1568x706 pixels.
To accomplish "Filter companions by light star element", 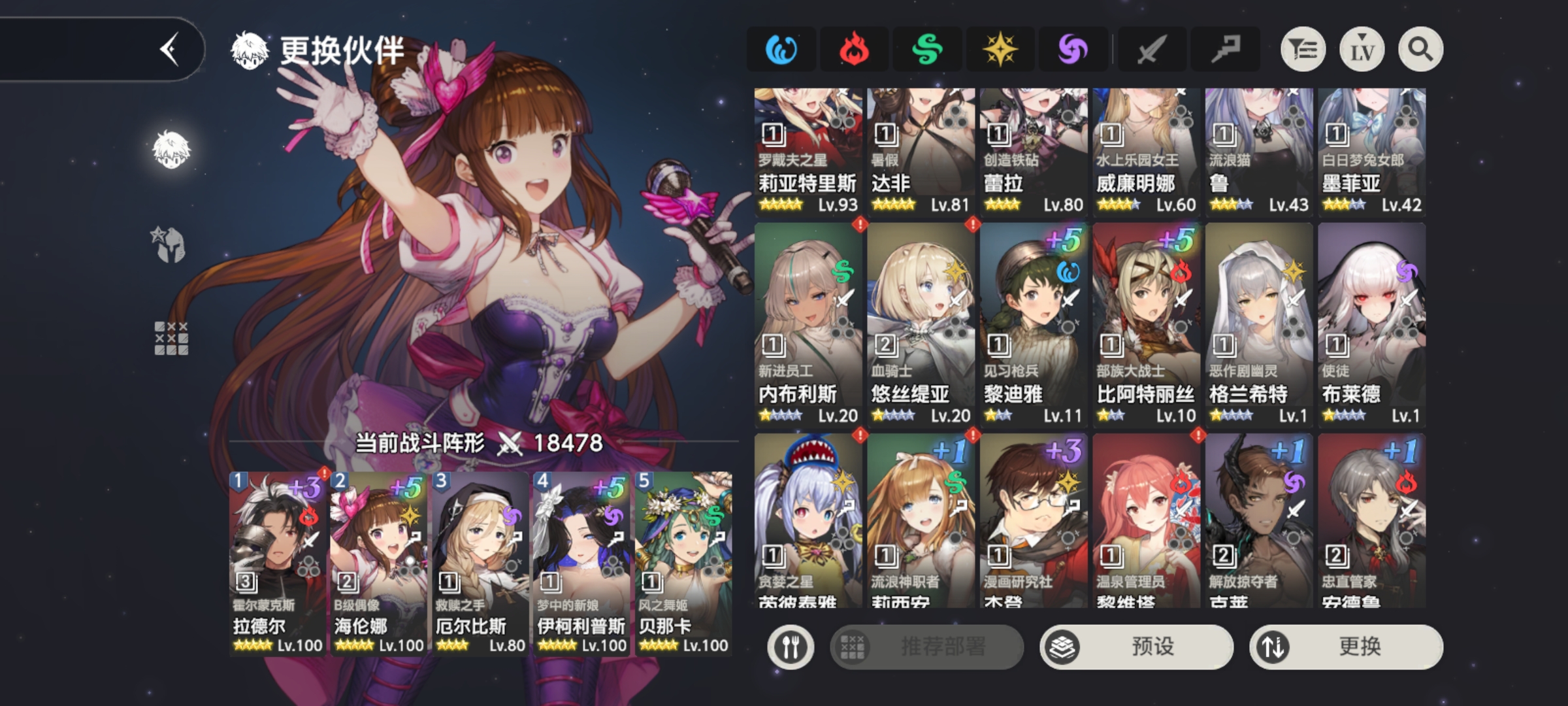I will (1000, 50).
